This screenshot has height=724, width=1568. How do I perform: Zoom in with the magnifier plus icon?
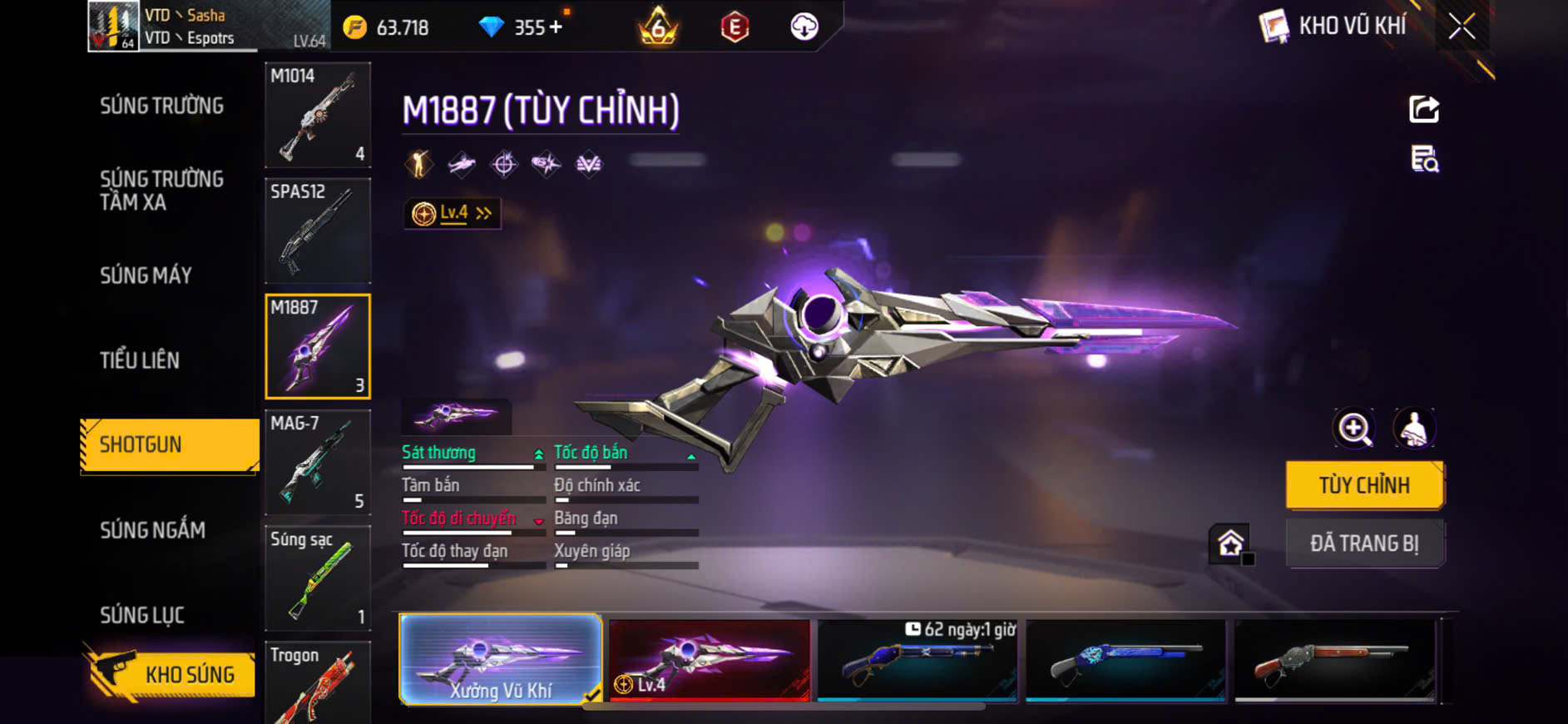coord(1354,429)
